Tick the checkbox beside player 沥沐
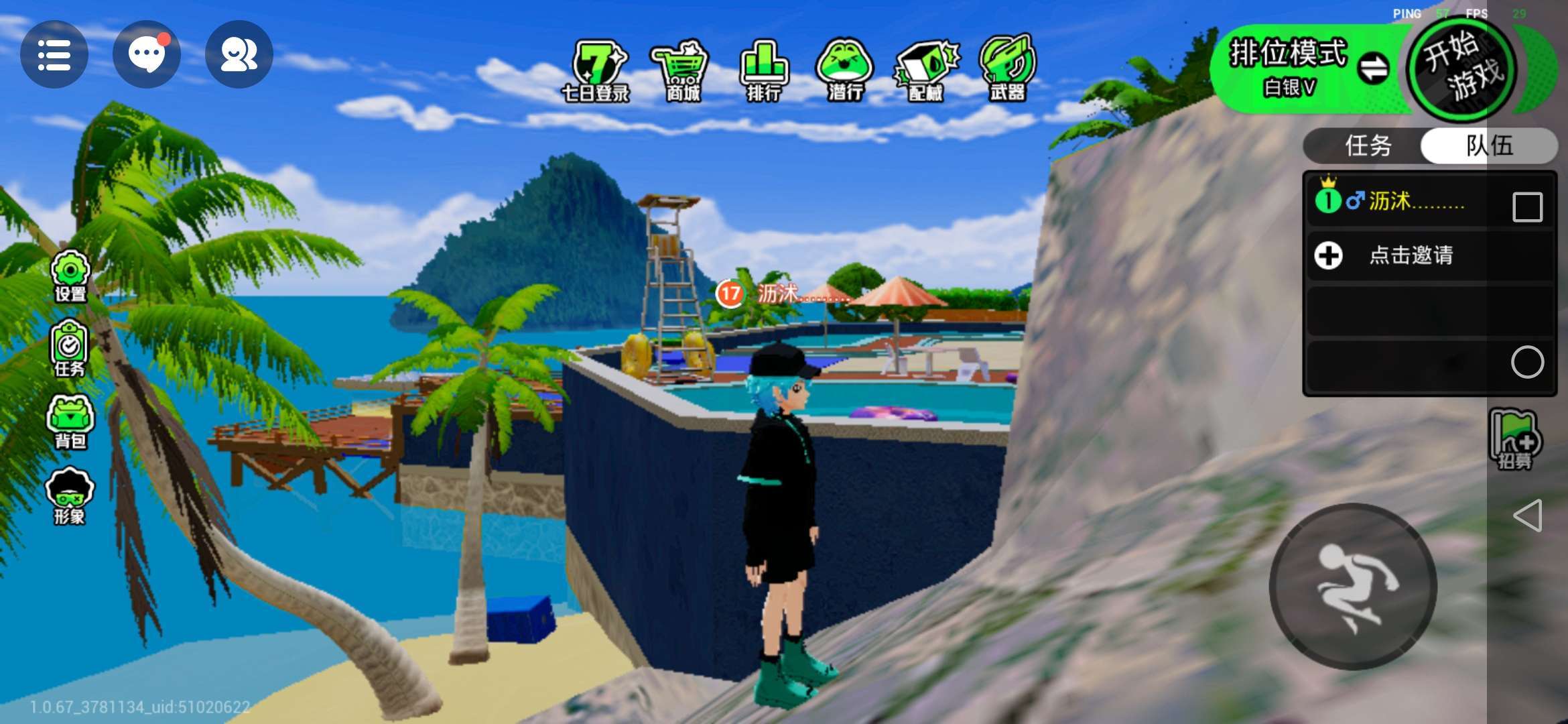 point(1527,206)
